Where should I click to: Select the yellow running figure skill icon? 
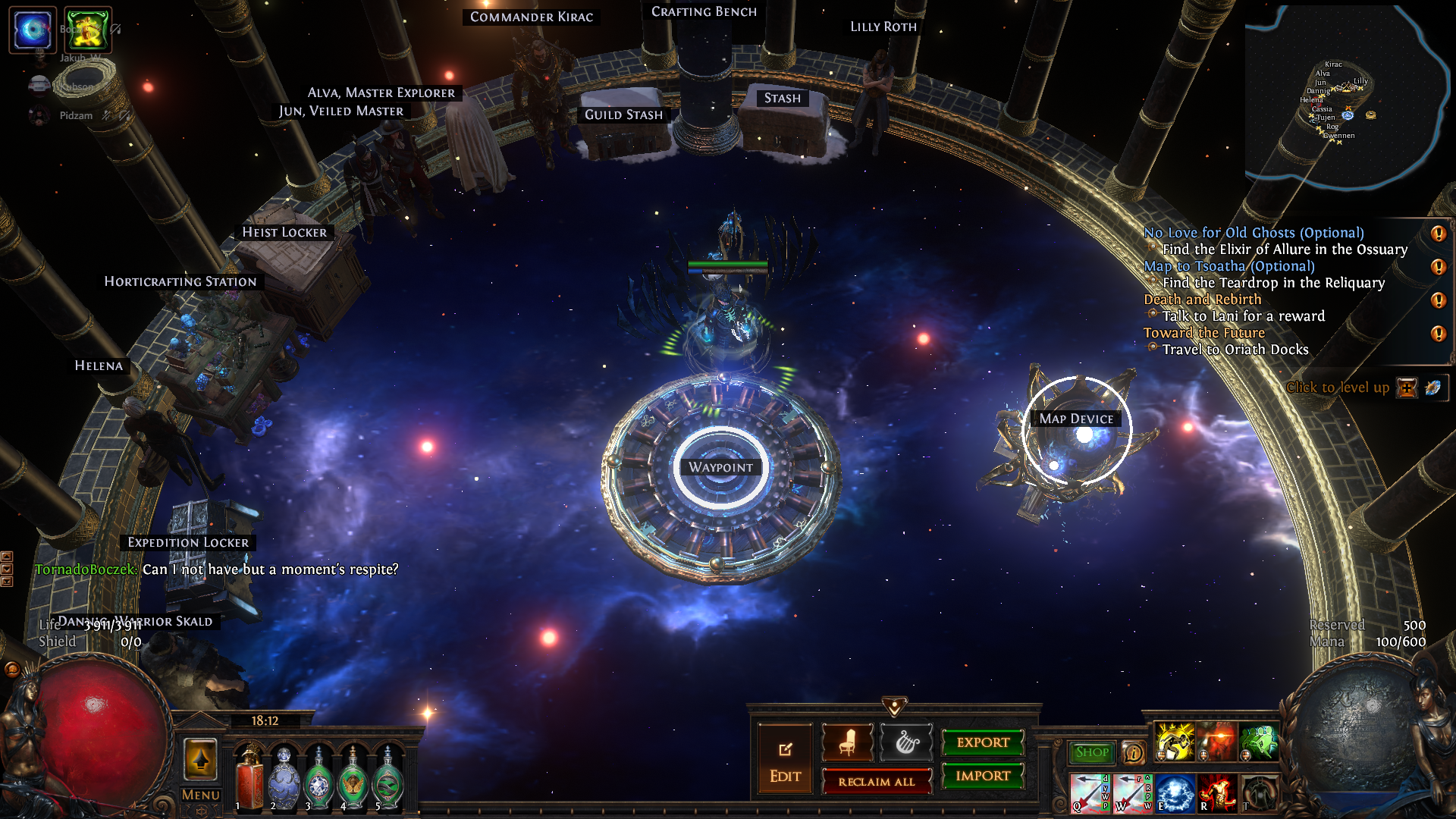1175,741
